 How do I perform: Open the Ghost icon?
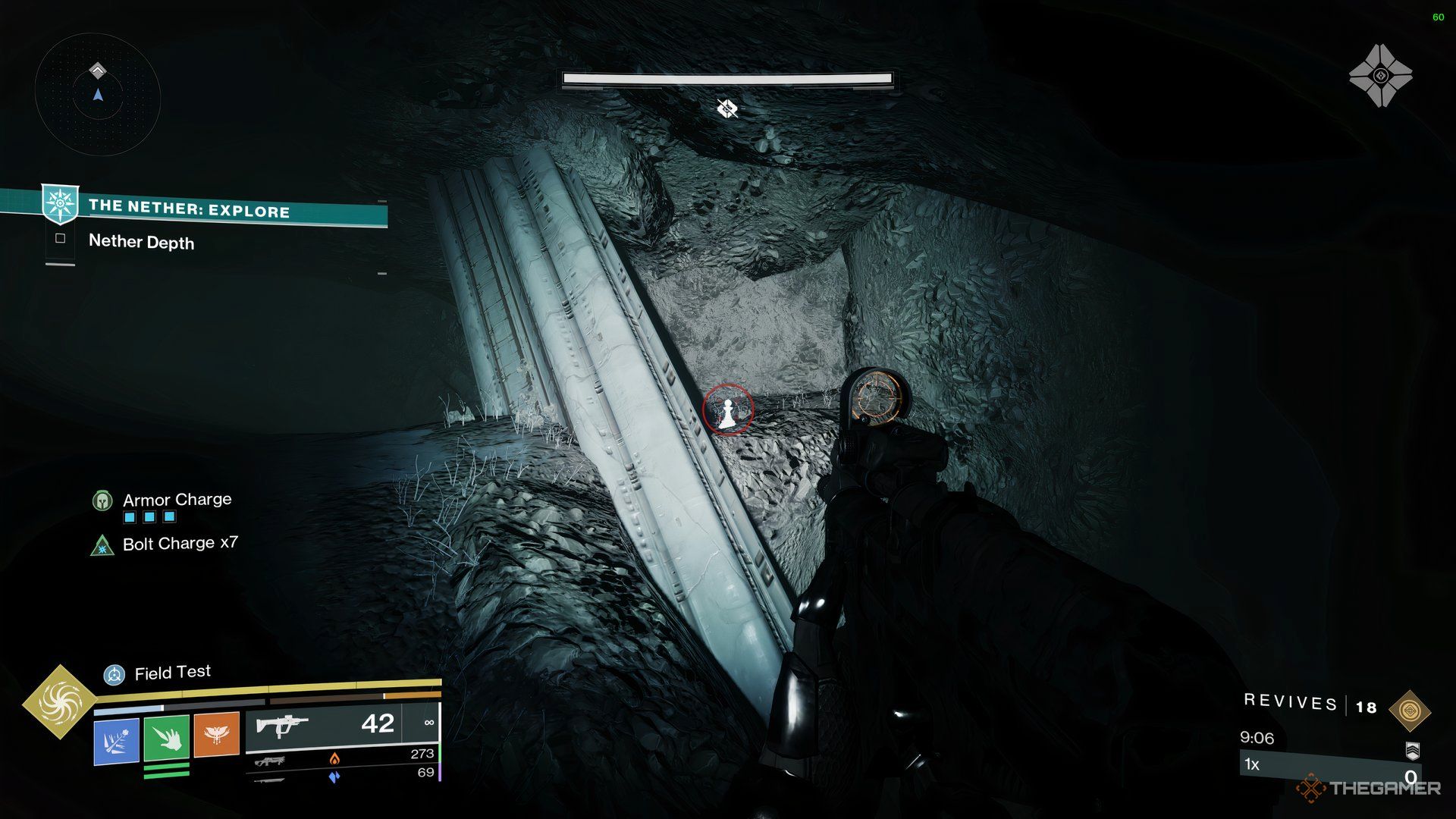click(1380, 76)
